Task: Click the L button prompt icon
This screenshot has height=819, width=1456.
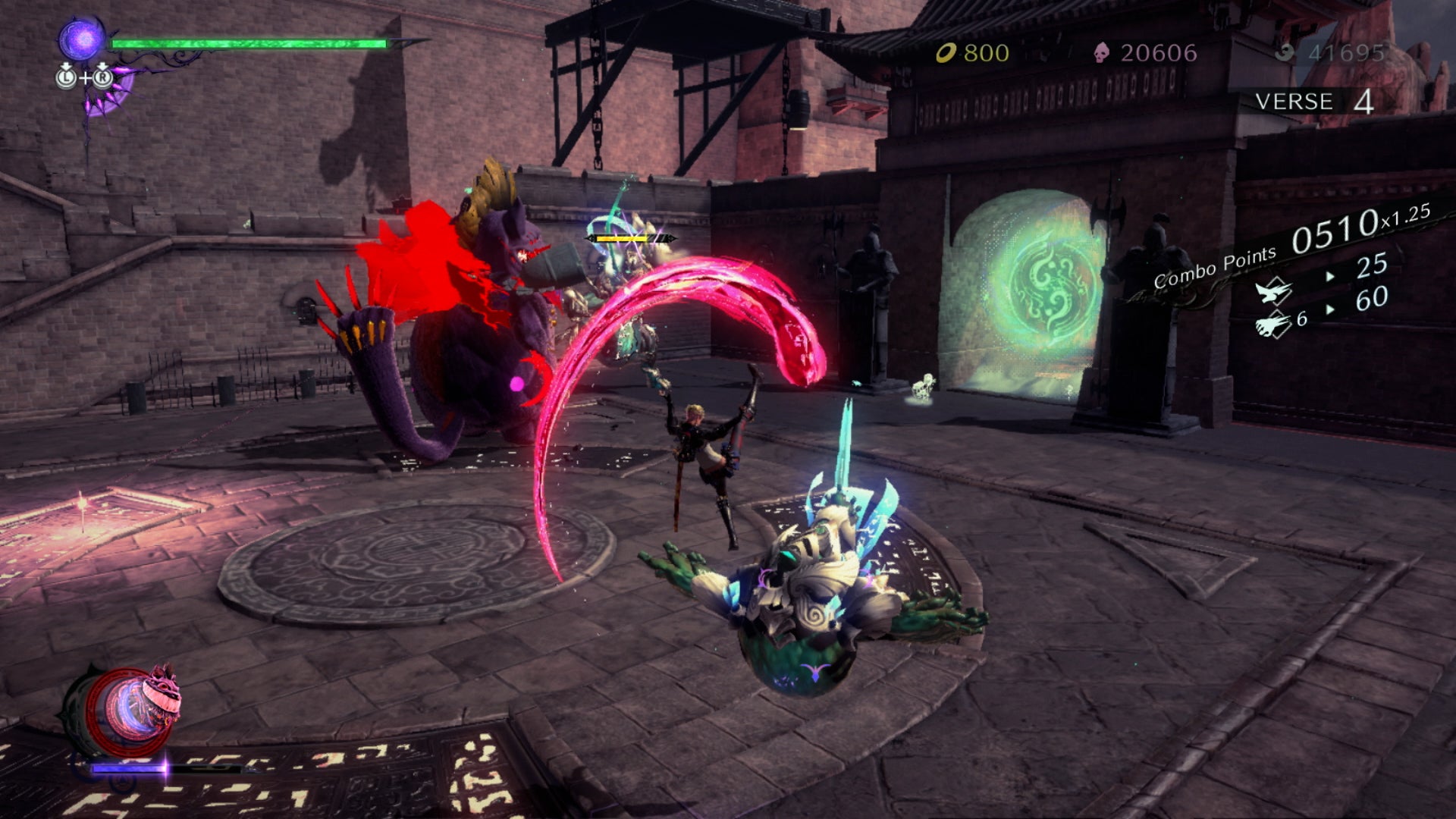Action: point(64,77)
